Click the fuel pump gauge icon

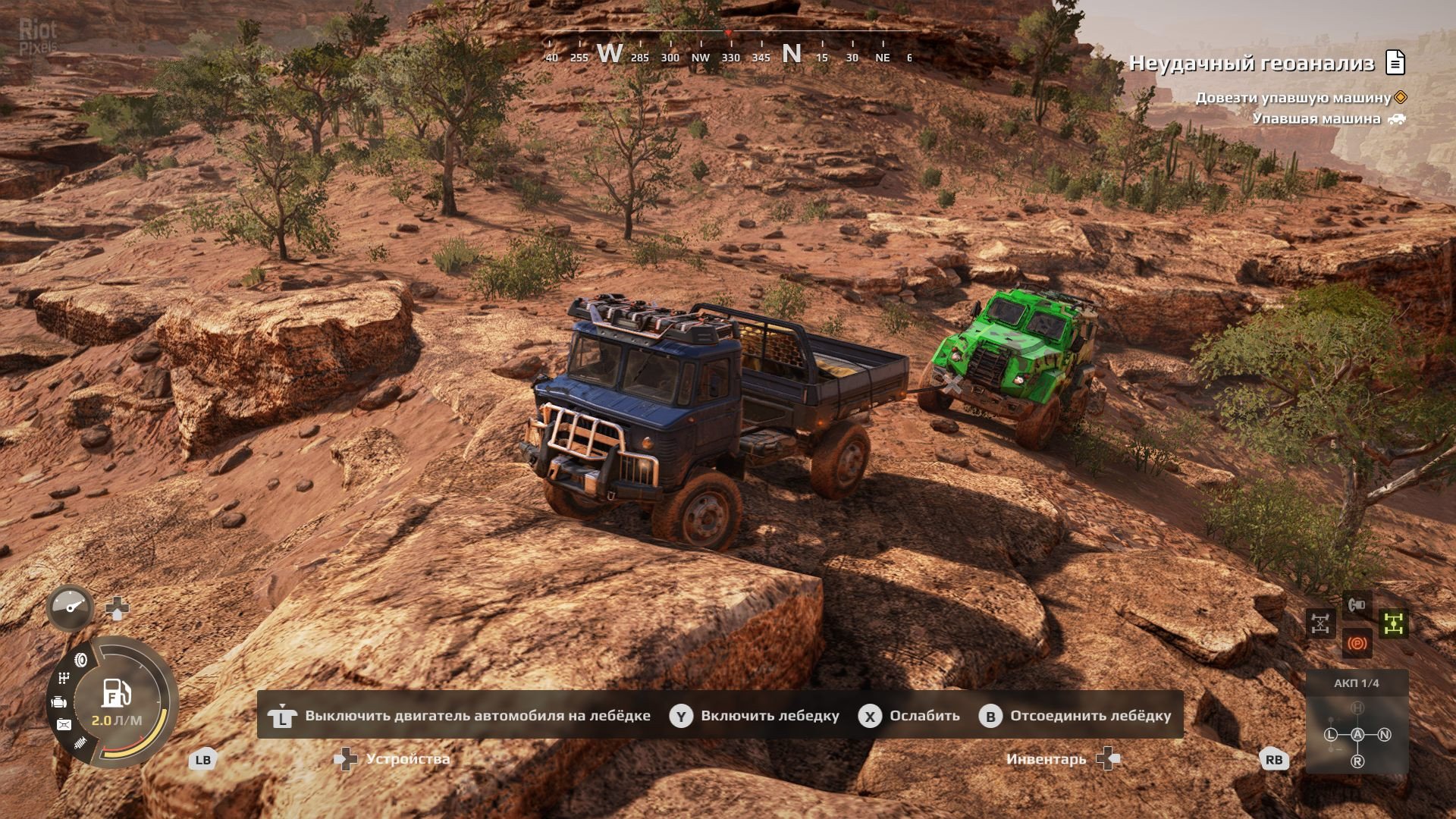tap(116, 694)
